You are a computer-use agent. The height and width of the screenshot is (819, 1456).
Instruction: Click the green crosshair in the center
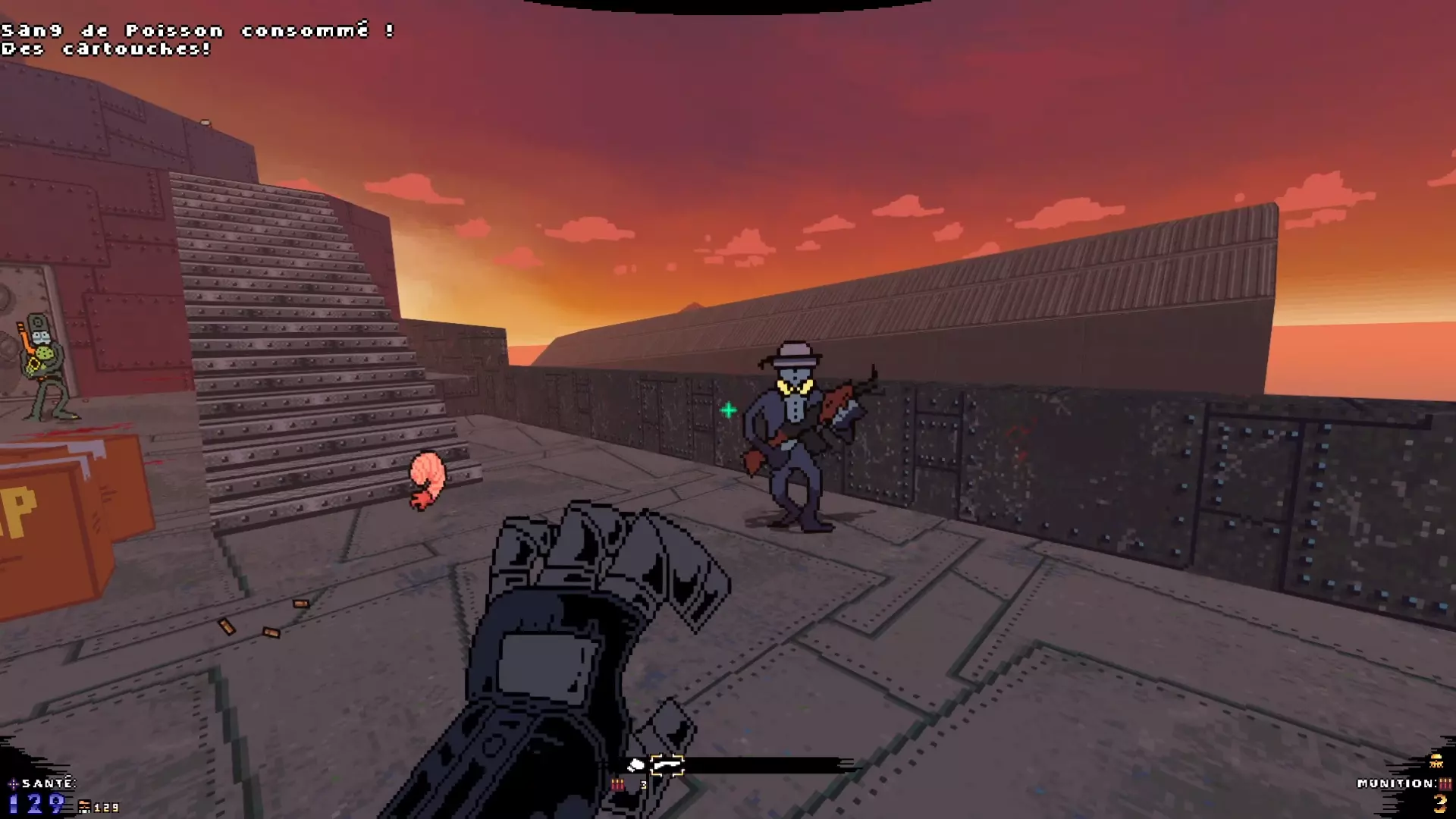(729, 409)
